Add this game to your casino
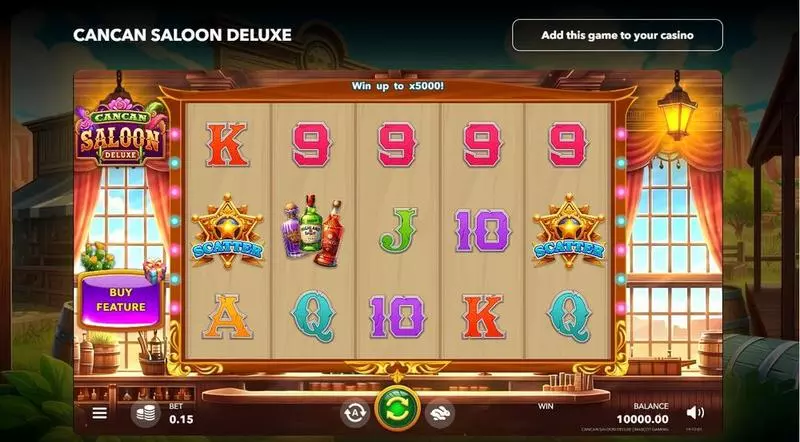 [617, 35]
